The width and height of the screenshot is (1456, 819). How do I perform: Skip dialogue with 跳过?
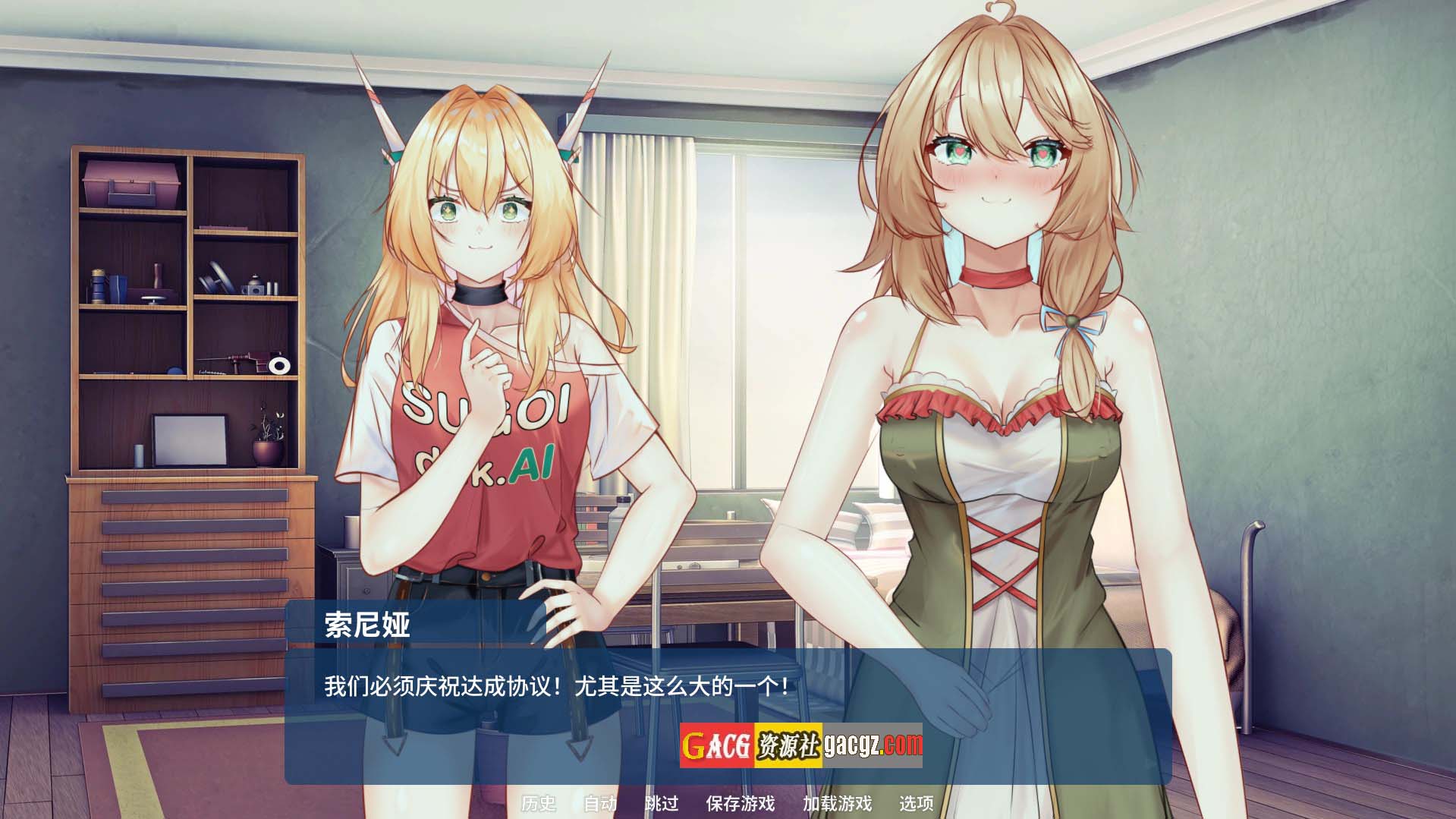point(661,803)
